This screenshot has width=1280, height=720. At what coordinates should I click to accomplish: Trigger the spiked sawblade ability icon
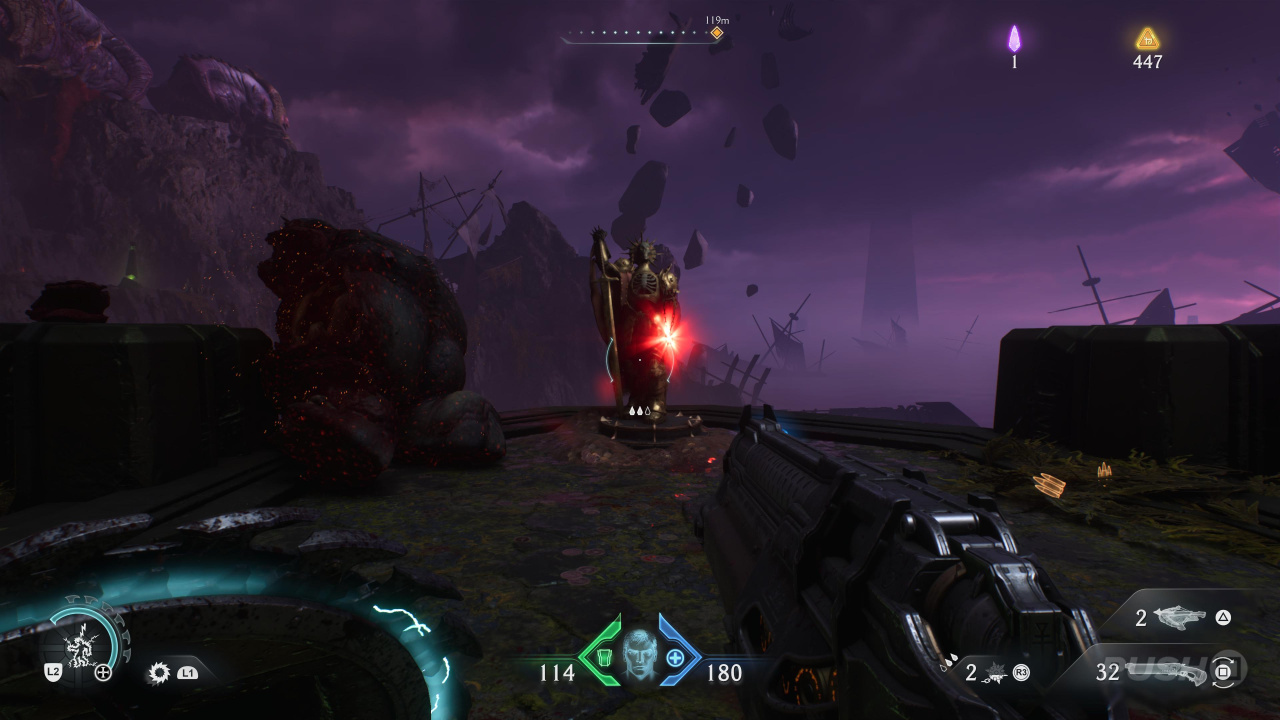coord(158,673)
